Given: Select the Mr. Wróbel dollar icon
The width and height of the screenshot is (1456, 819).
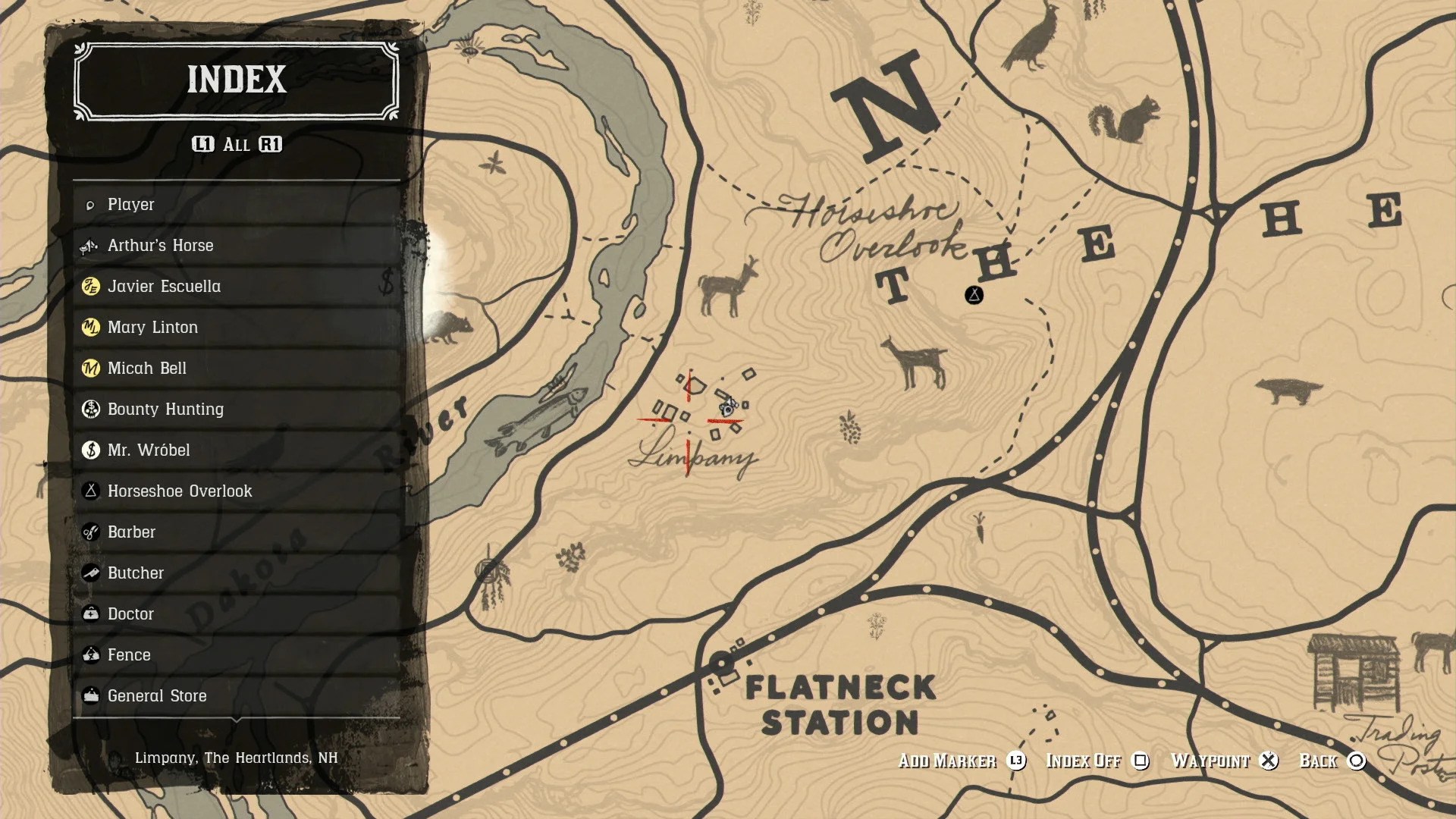Looking at the screenshot, I should tap(89, 450).
